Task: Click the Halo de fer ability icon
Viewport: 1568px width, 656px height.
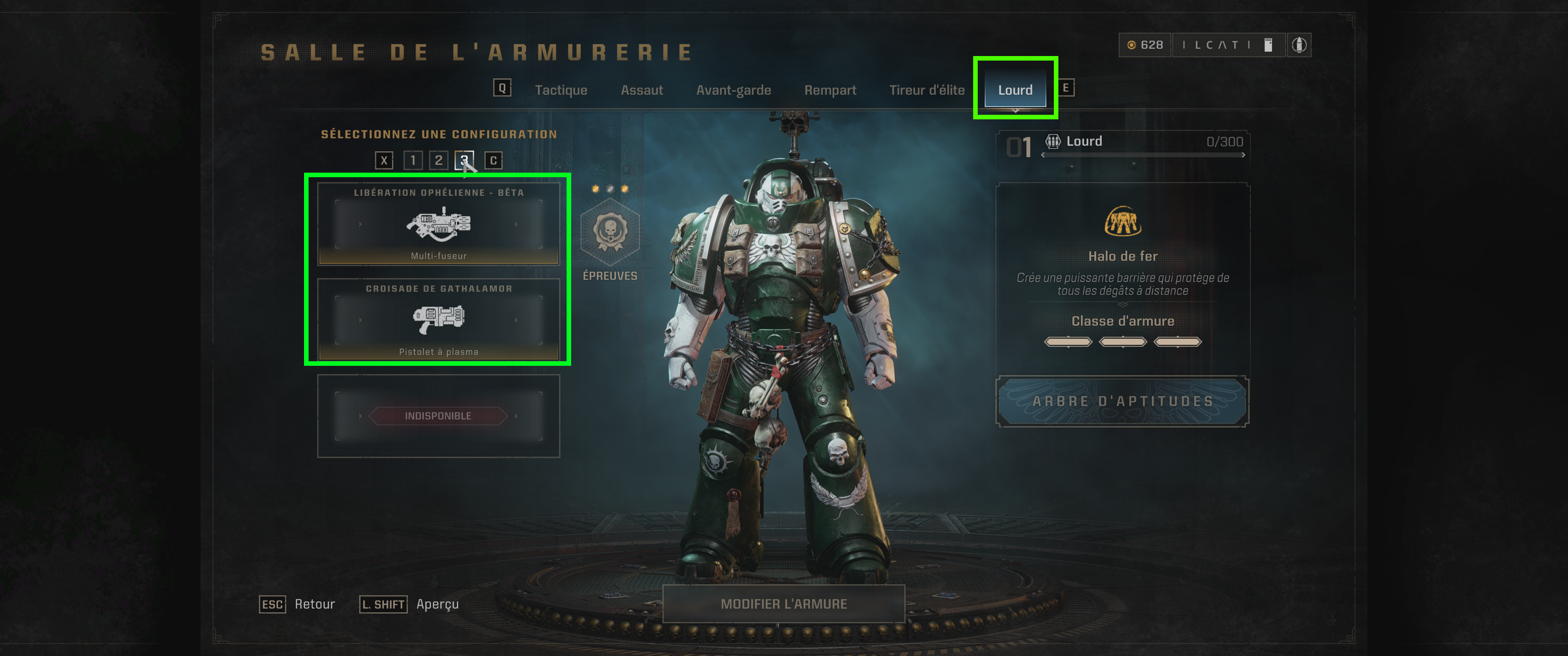Action: pos(1123,223)
